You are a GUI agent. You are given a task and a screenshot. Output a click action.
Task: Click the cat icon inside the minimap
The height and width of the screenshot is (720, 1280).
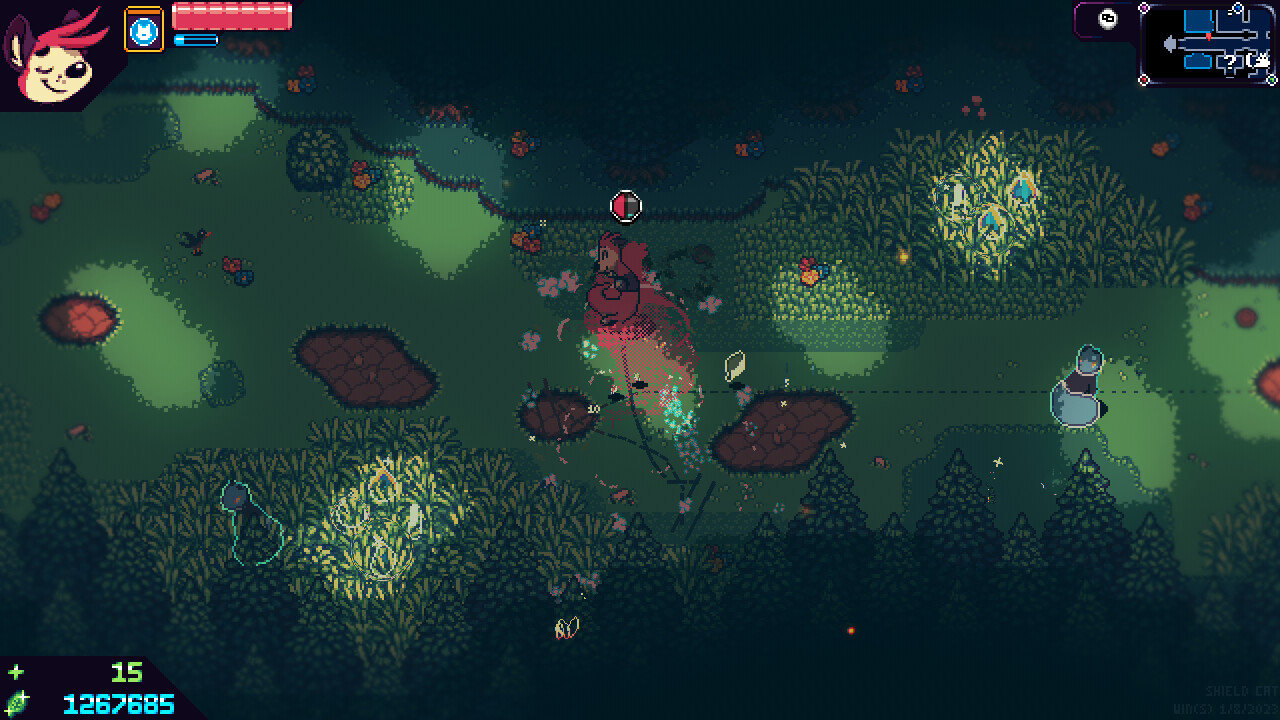point(1262,59)
